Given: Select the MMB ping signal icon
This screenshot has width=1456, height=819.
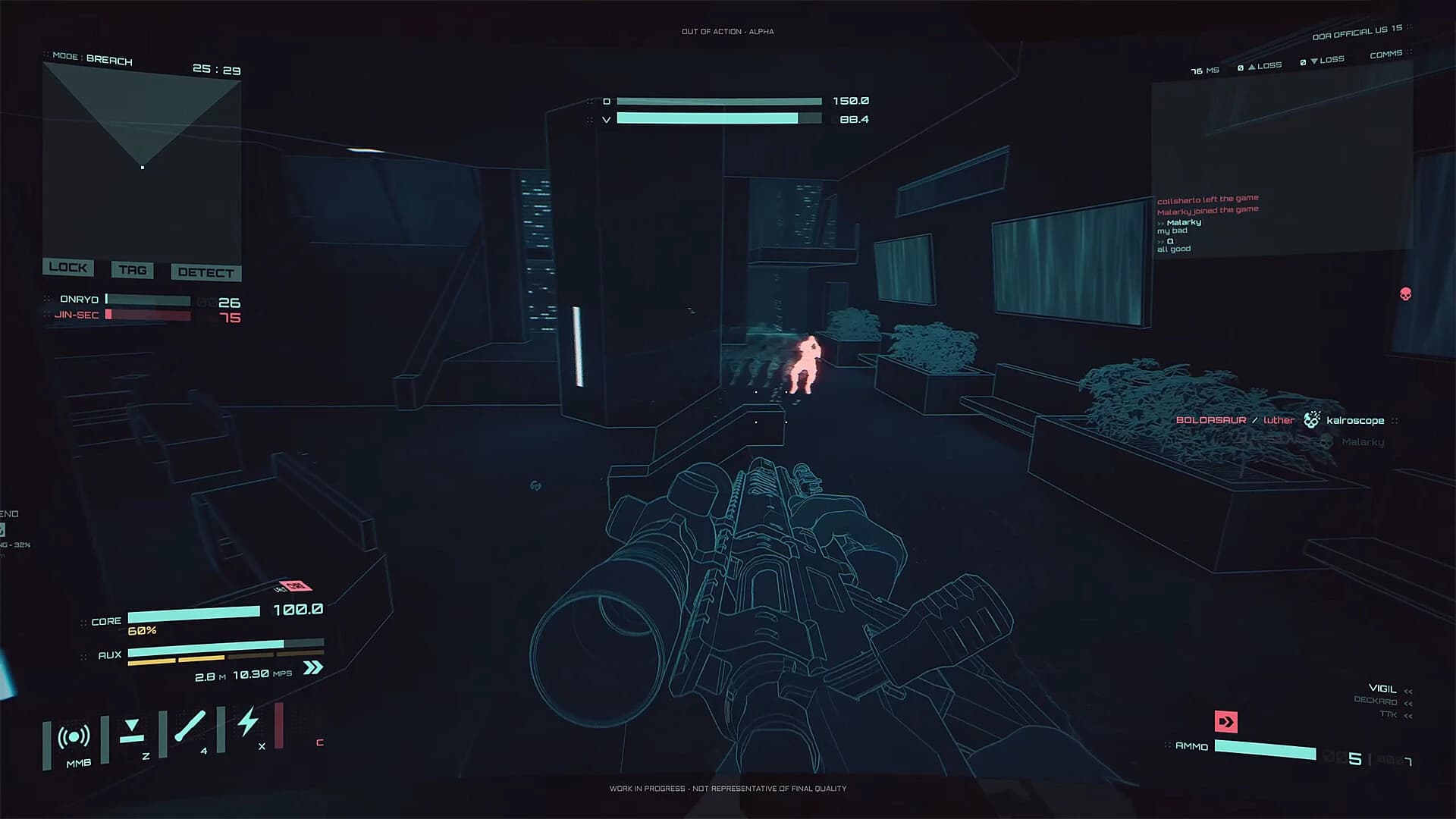Looking at the screenshot, I should pyautogui.click(x=73, y=735).
